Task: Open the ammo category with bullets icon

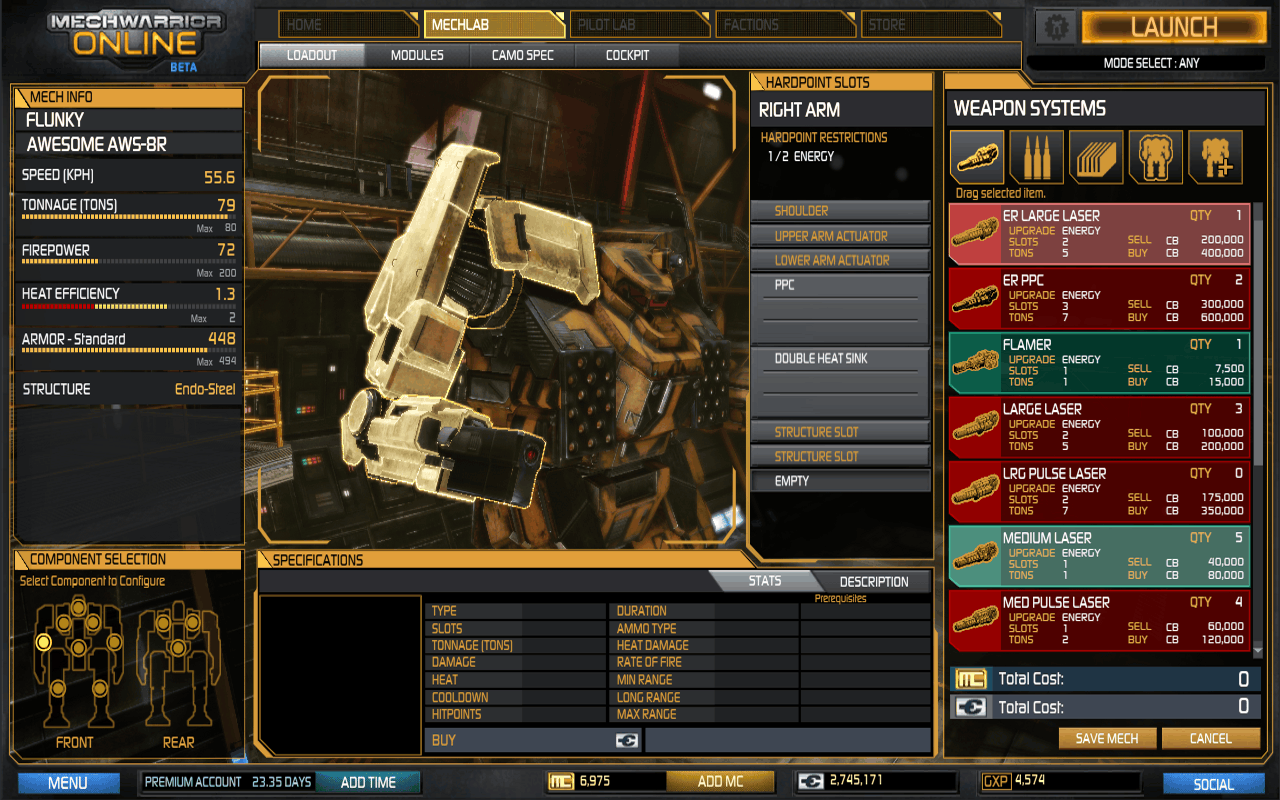Action: [x=1036, y=158]
